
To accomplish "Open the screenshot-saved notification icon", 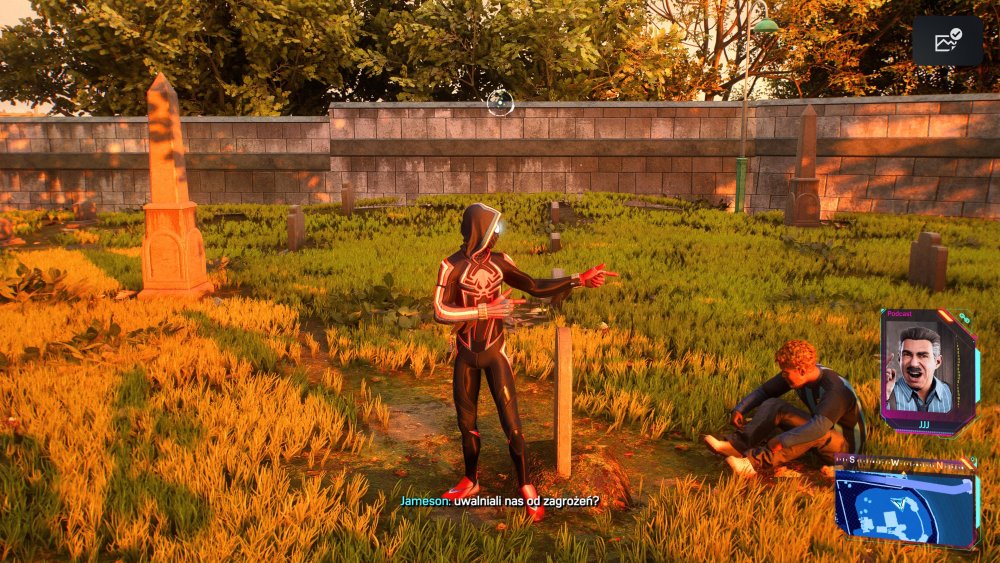I will click(947, 41).
